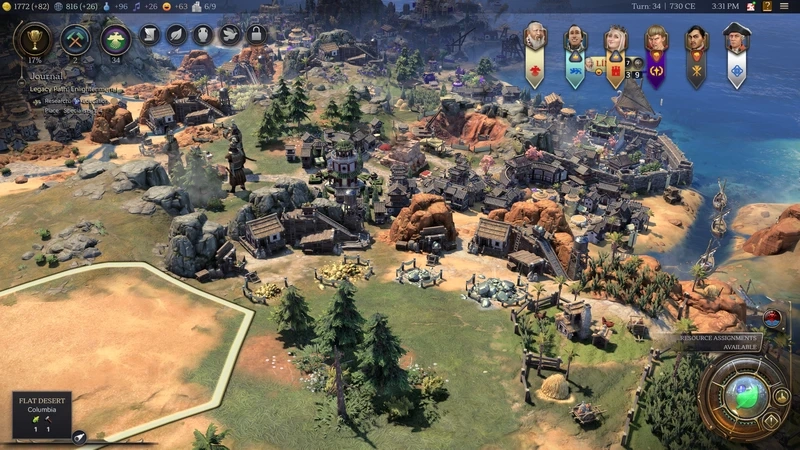Open the Civilopedia question mark button
The height and width of the screenshot is (450, 800).
coord(766,7)
